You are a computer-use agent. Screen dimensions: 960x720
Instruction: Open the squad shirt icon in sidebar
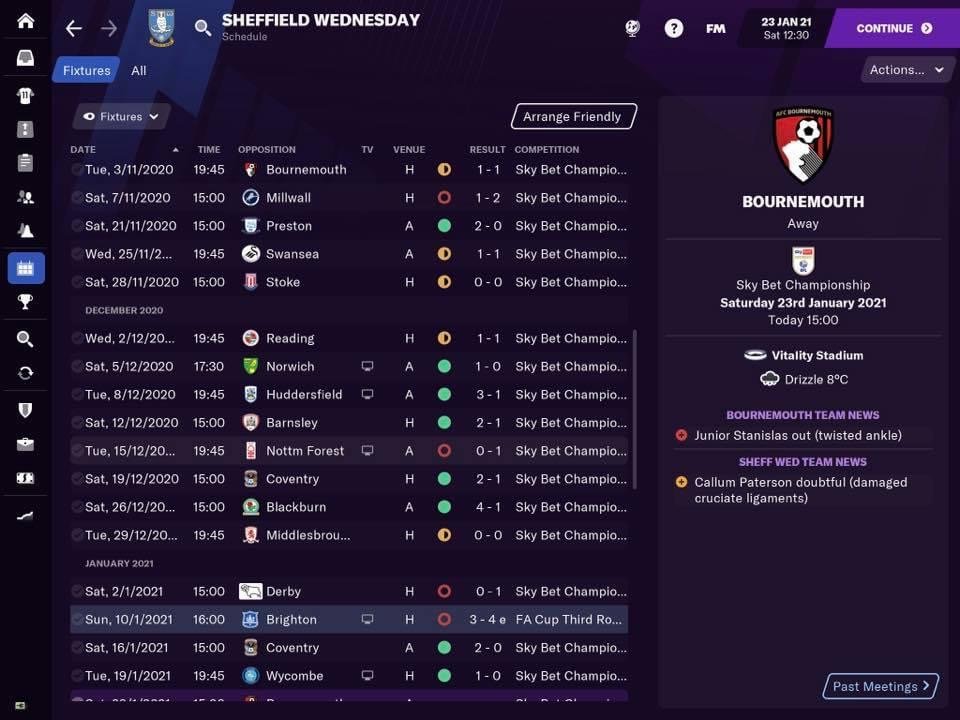[25, 95]
